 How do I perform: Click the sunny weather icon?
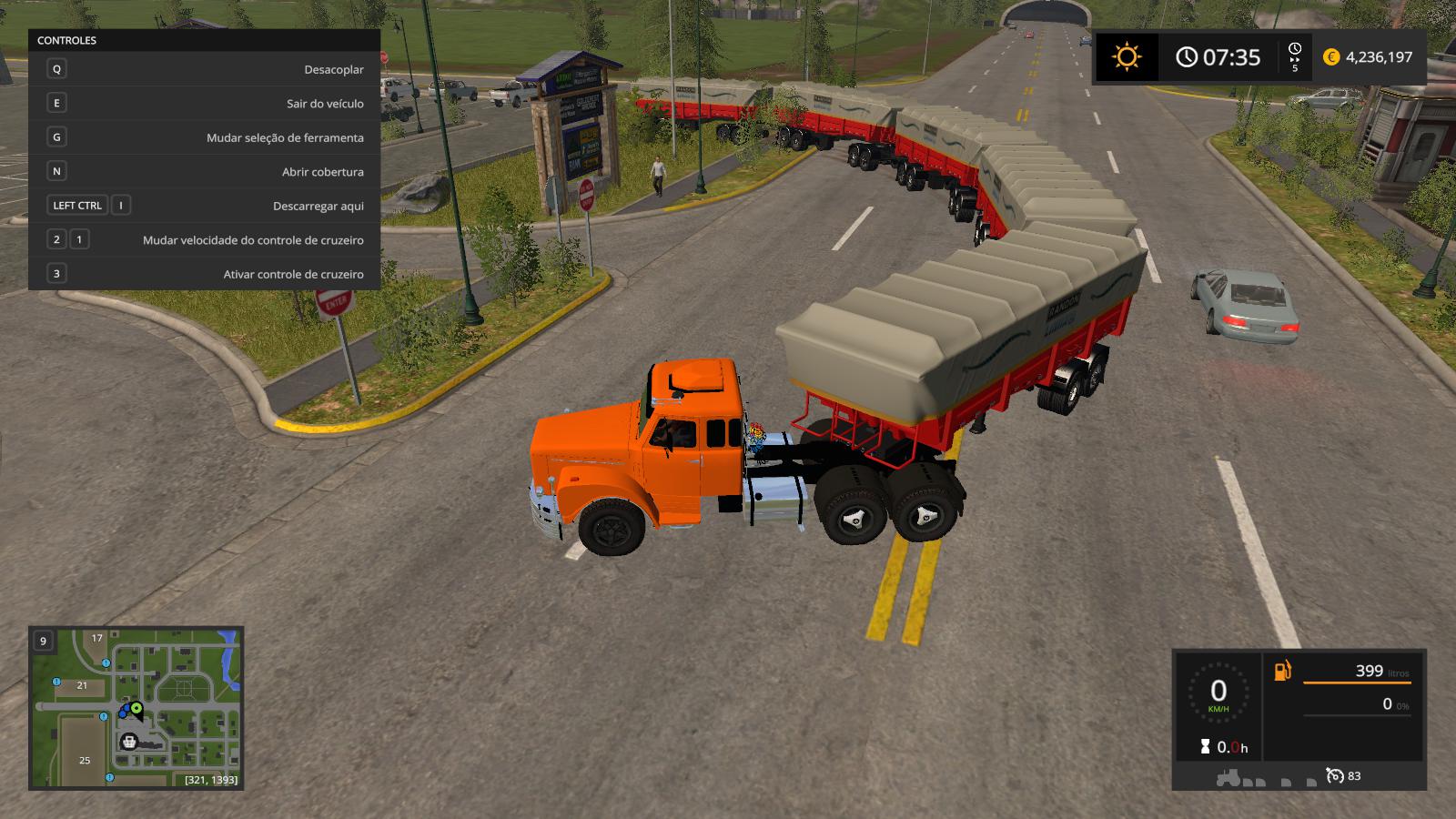point(1127,57)
